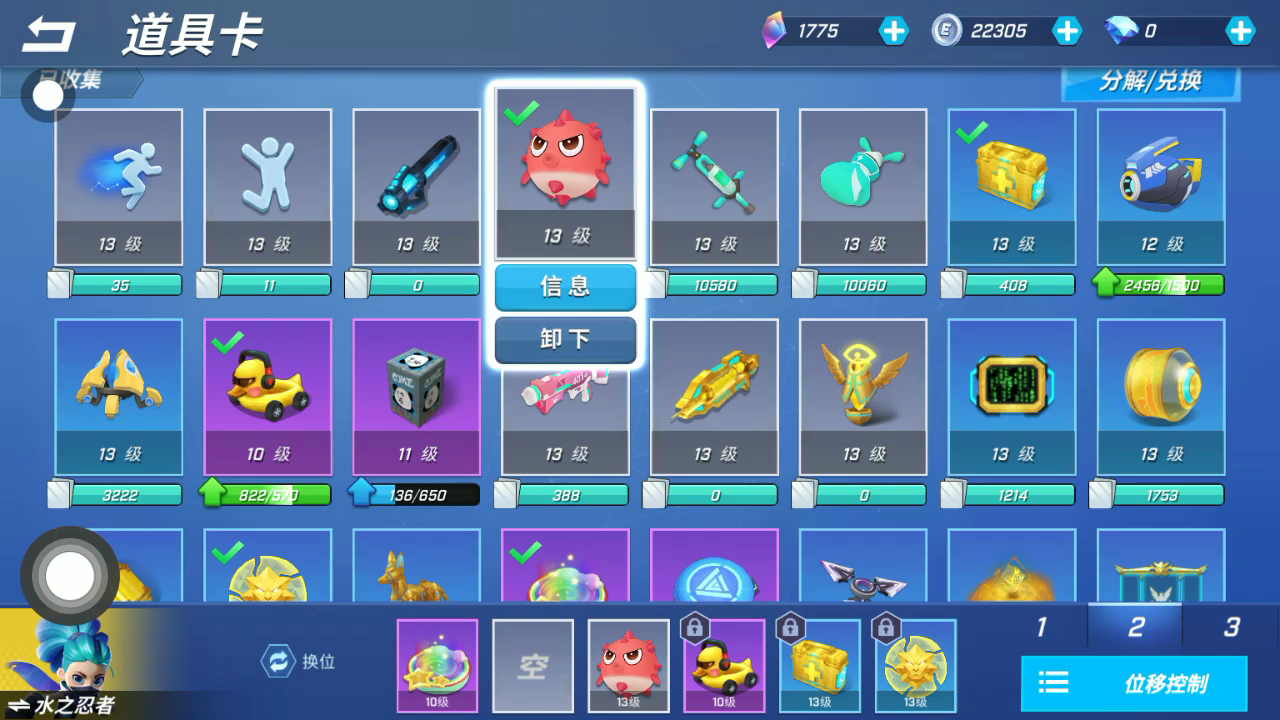1280x720 pixels.
Task: Click the 卸下 unequip button
Action: tap(565, 339)
